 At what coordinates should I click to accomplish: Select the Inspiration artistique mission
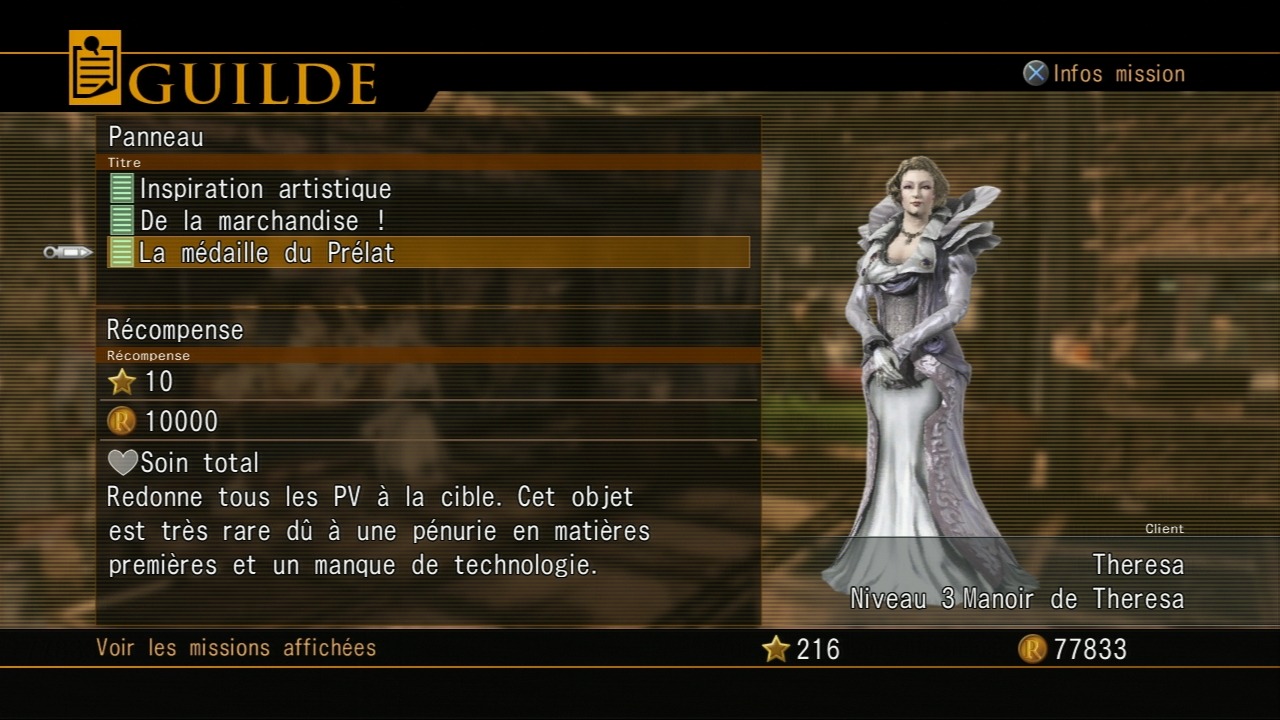click(265, 189)
